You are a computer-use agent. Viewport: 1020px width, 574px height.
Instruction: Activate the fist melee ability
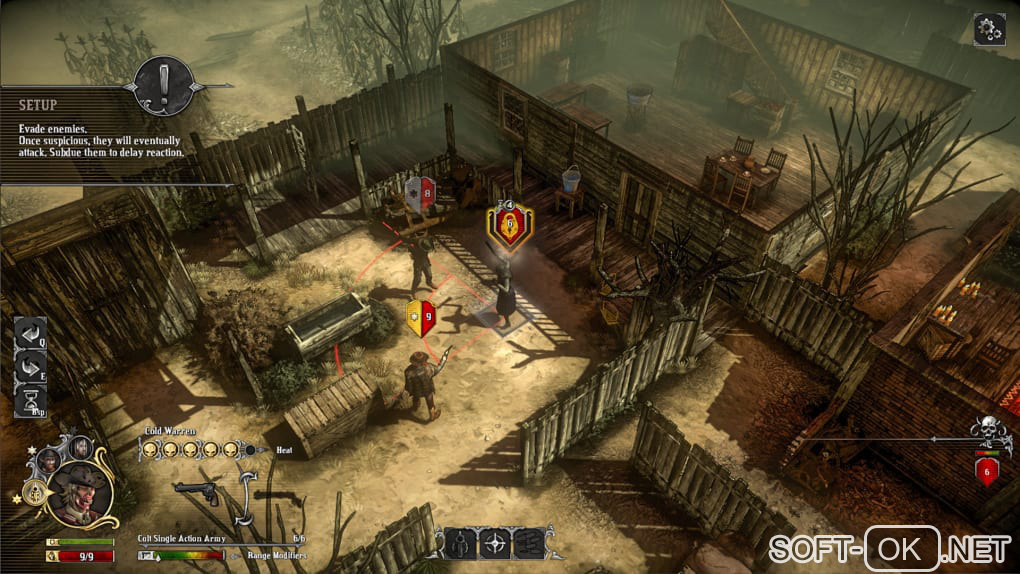coord(527,543)
